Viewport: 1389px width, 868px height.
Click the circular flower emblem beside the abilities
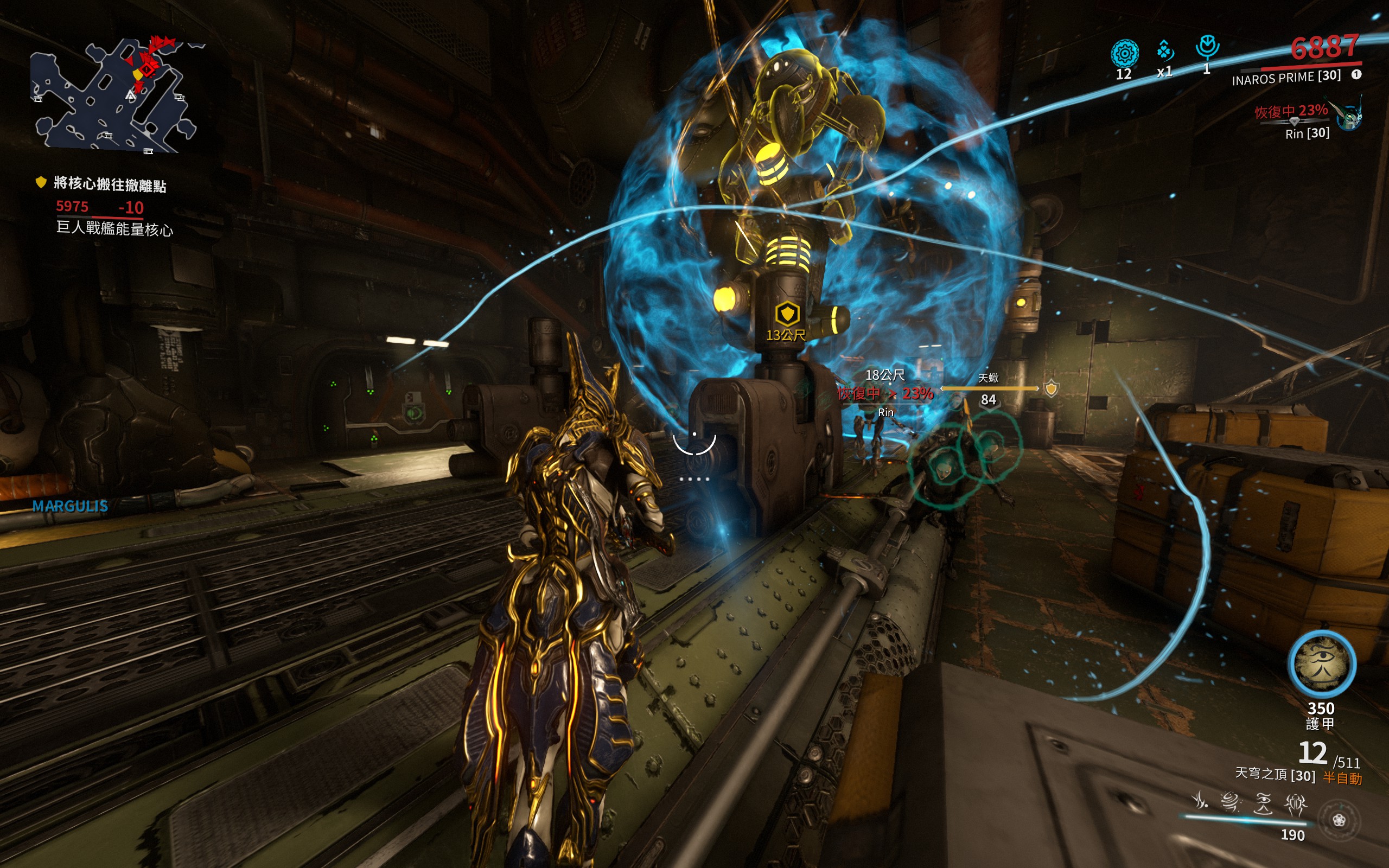tap(1339, 820)
